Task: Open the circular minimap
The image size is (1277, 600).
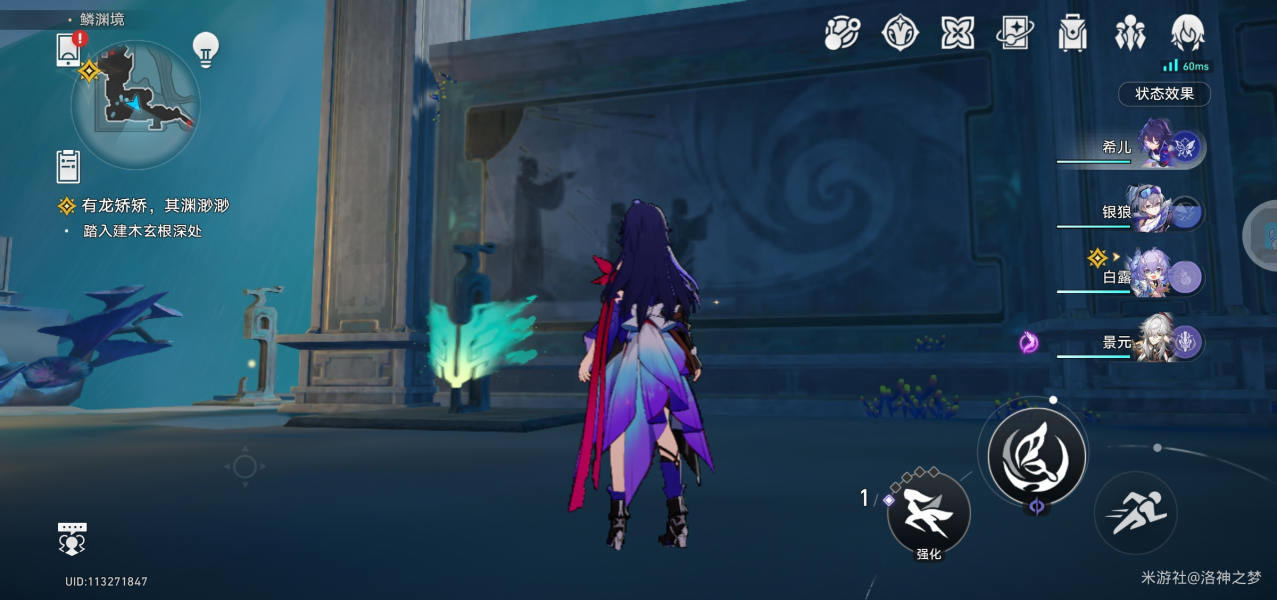Action: pyautogui.click(x=135, y=104)
